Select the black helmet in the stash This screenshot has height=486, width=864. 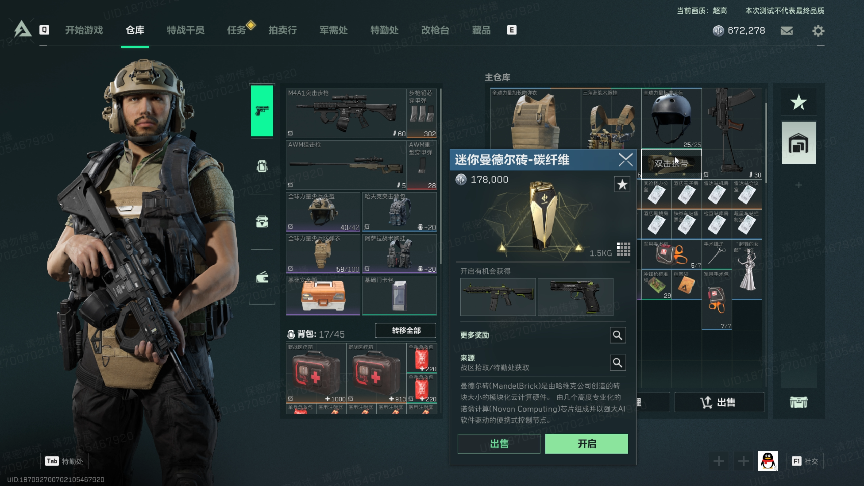[x=671, y=117]
